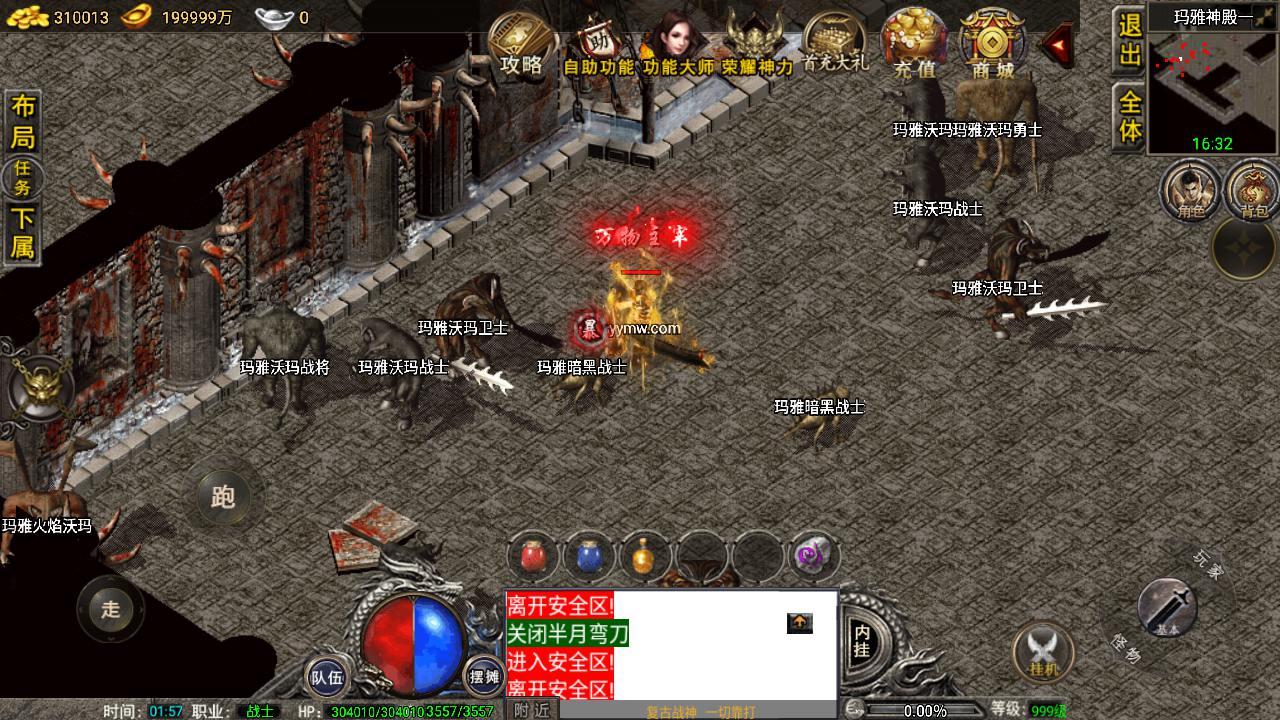Open the 荣耀神力 menu

[x=757, y=46]
